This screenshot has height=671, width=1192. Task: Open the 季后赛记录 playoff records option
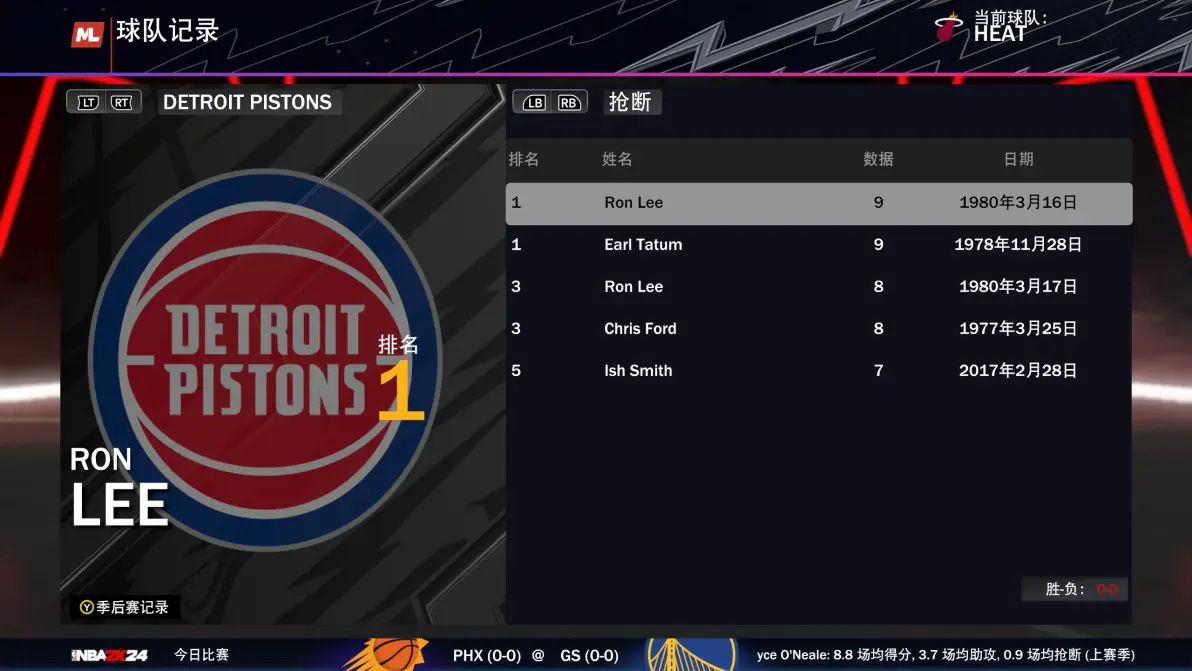coord(125,607)
